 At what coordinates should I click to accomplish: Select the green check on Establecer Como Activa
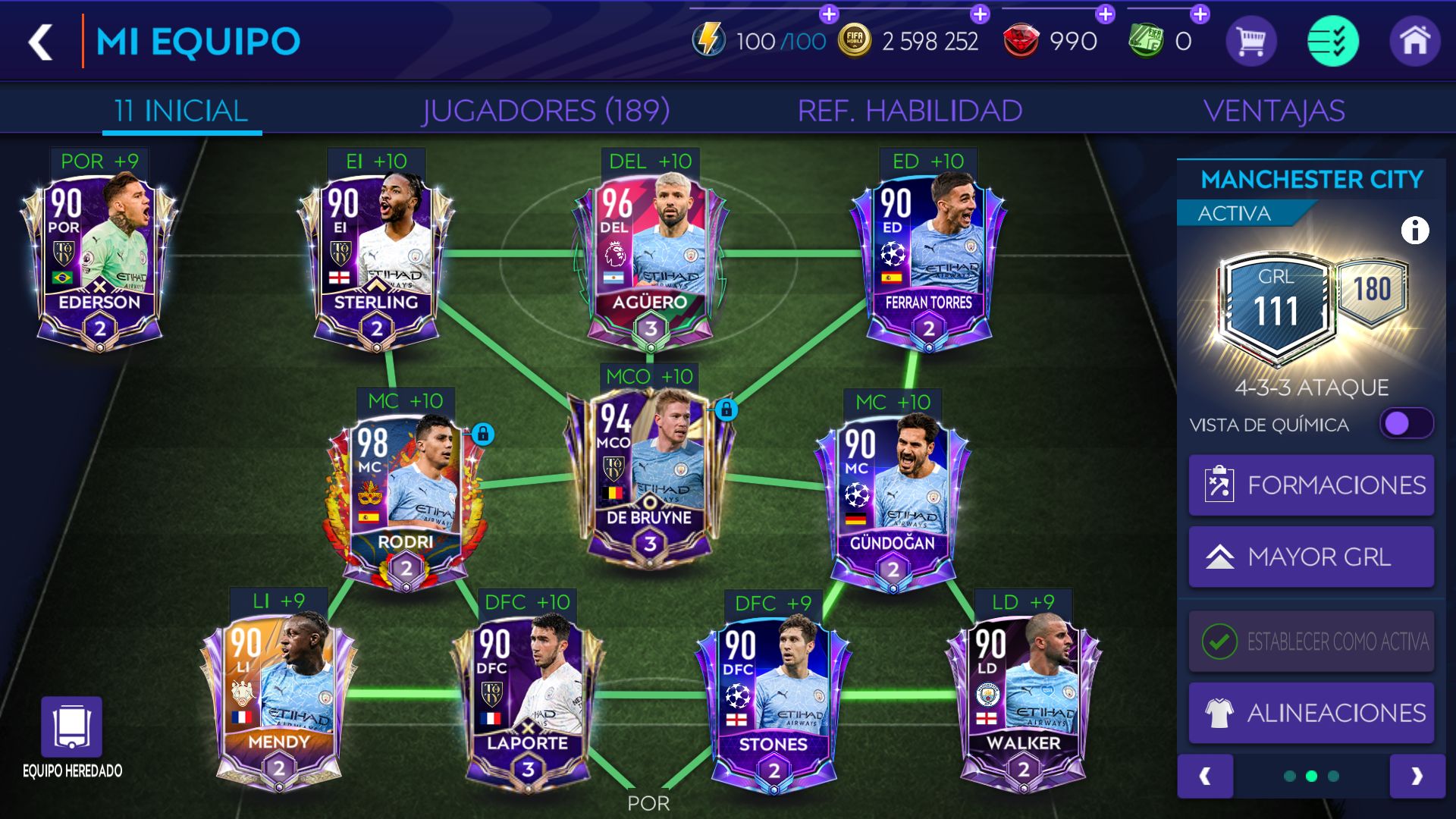click(x=1218, y=641)
